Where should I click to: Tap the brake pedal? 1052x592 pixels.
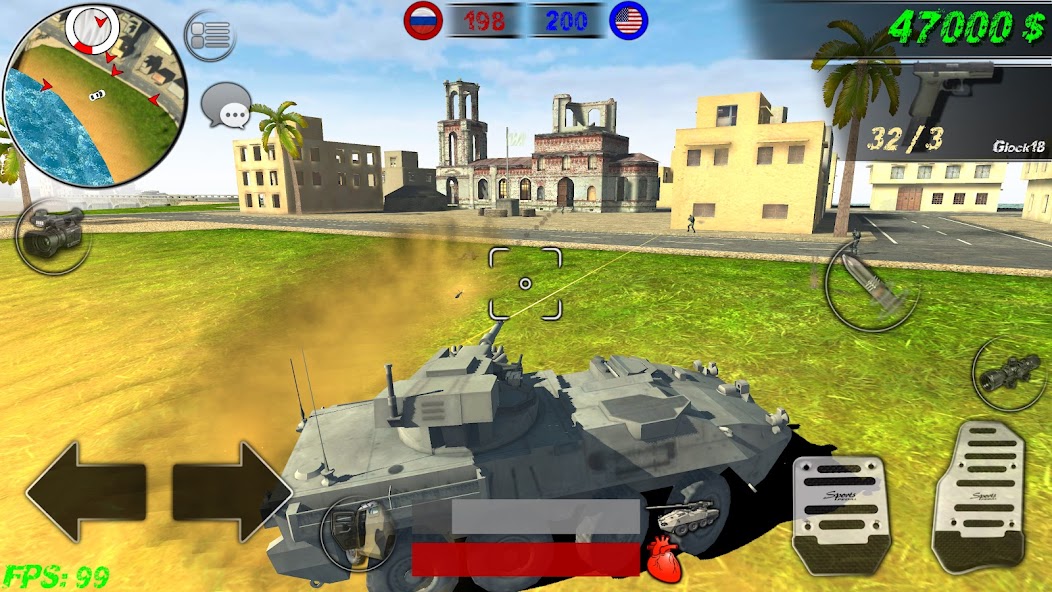pos(841,514)
